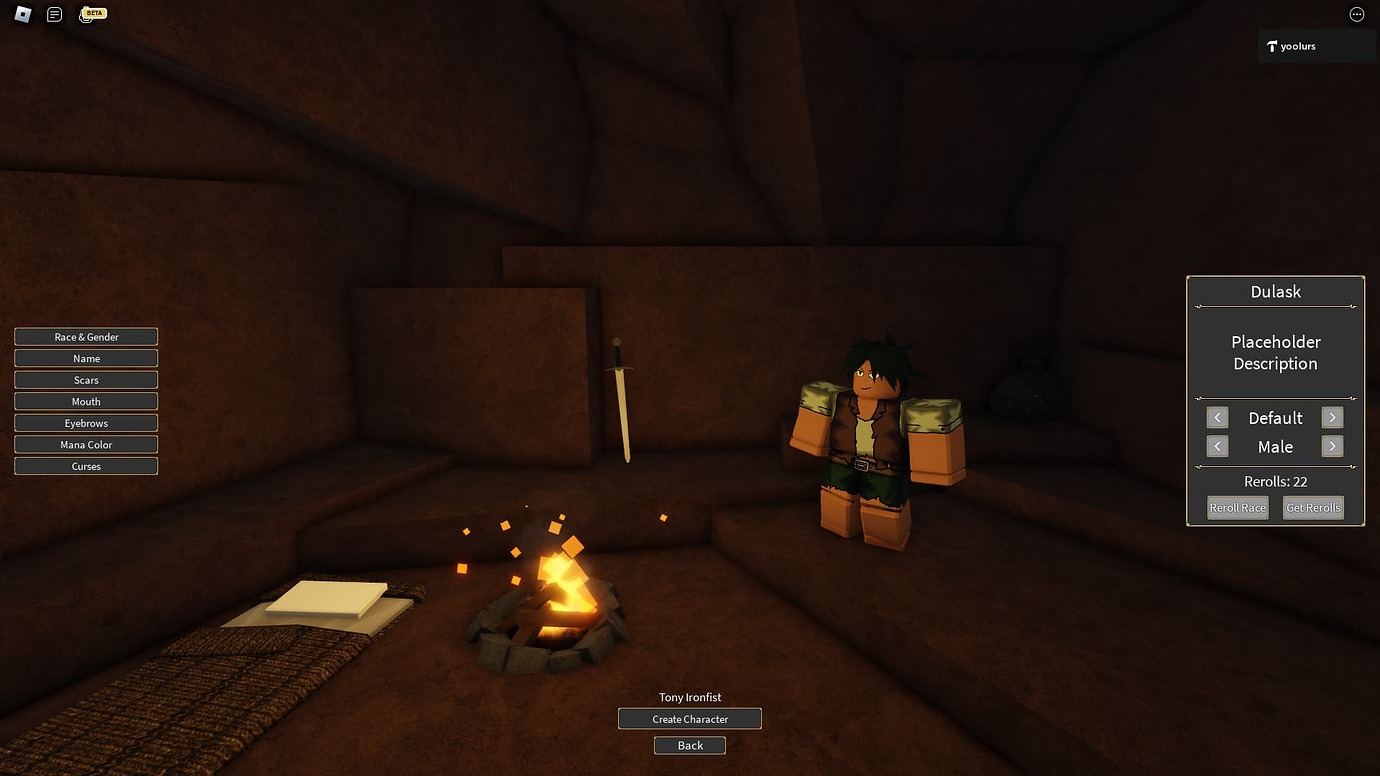Click the right arrow beside Default
Image resolution: width=1380 pixels, height=776 pixels.
pos(1332,417)
